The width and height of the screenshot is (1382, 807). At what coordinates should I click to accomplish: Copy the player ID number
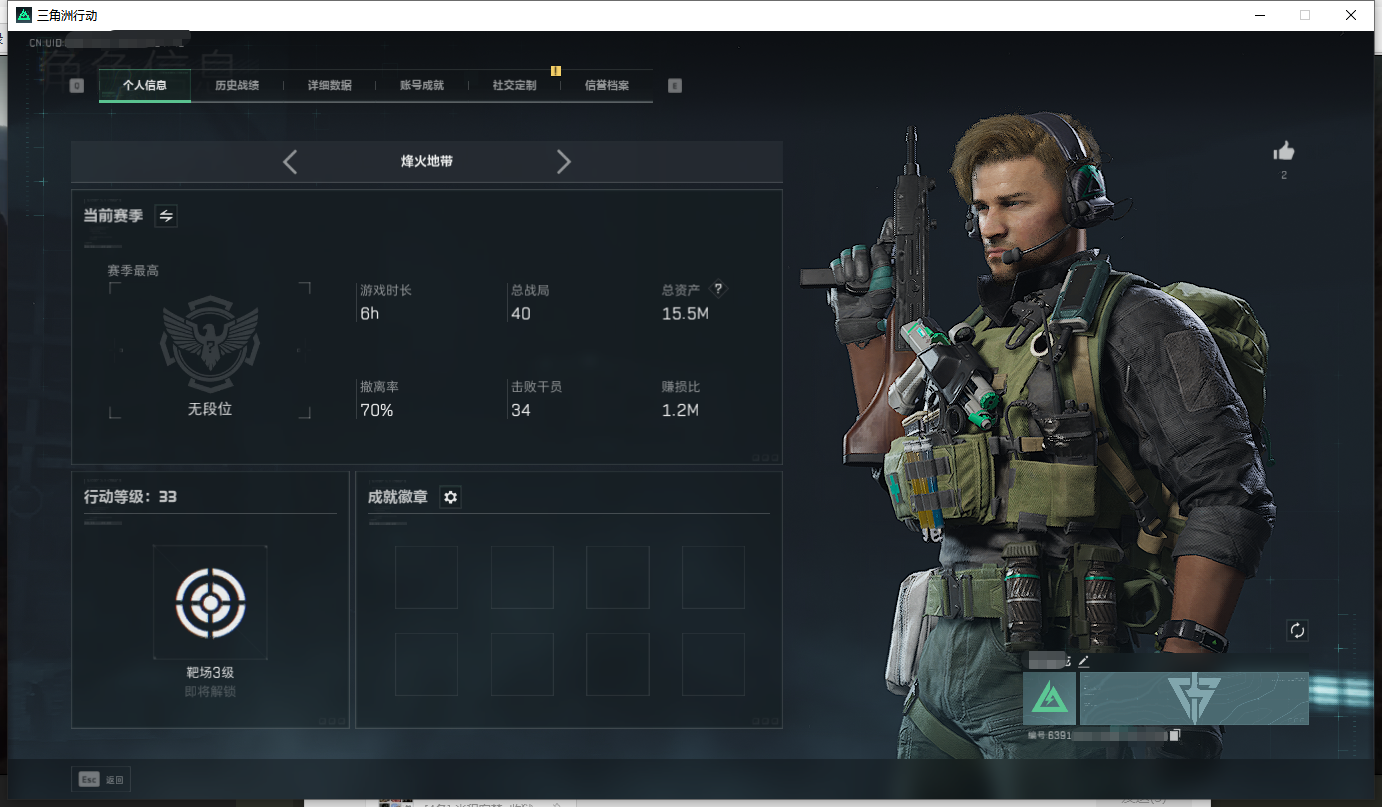pyautogui.click(x=1175, y=736)
